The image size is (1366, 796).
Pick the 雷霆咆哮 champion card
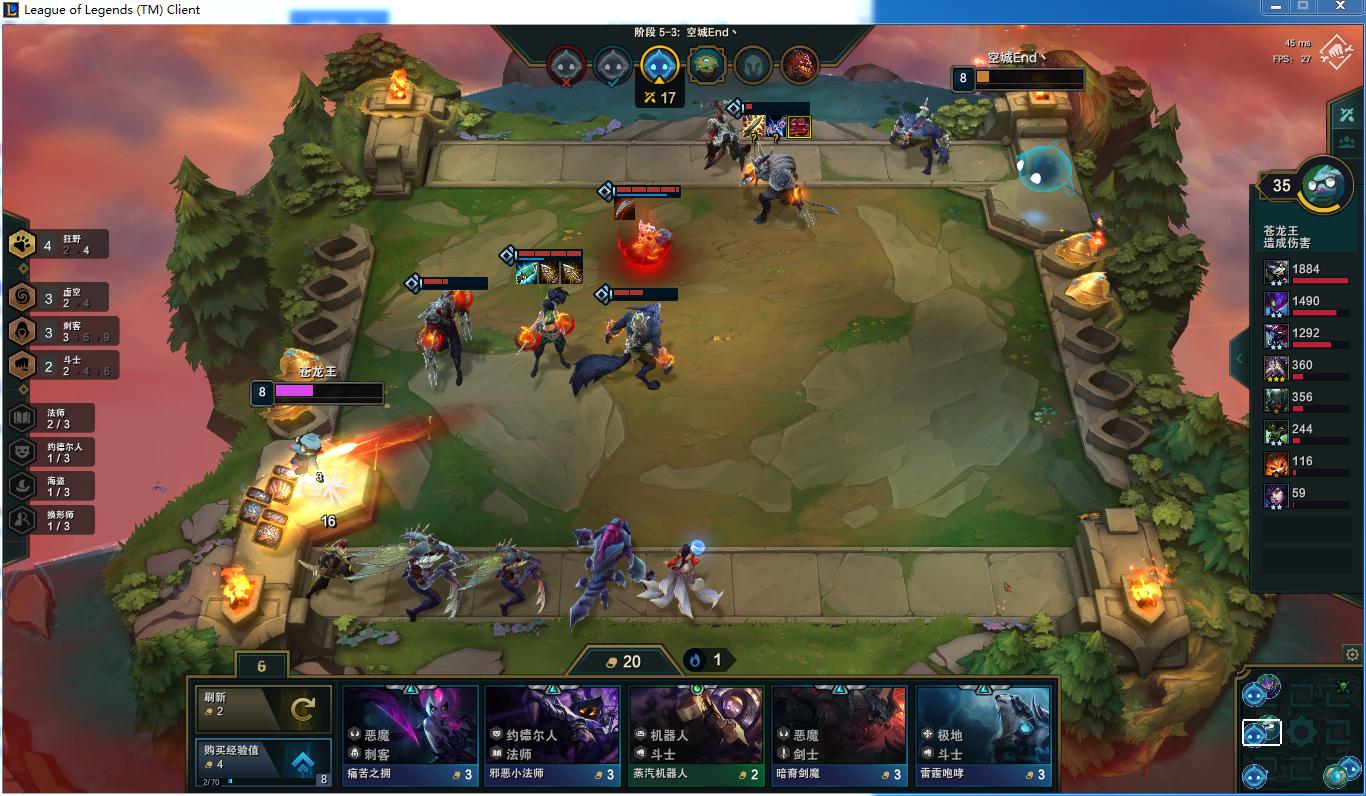tap(983, 735)
